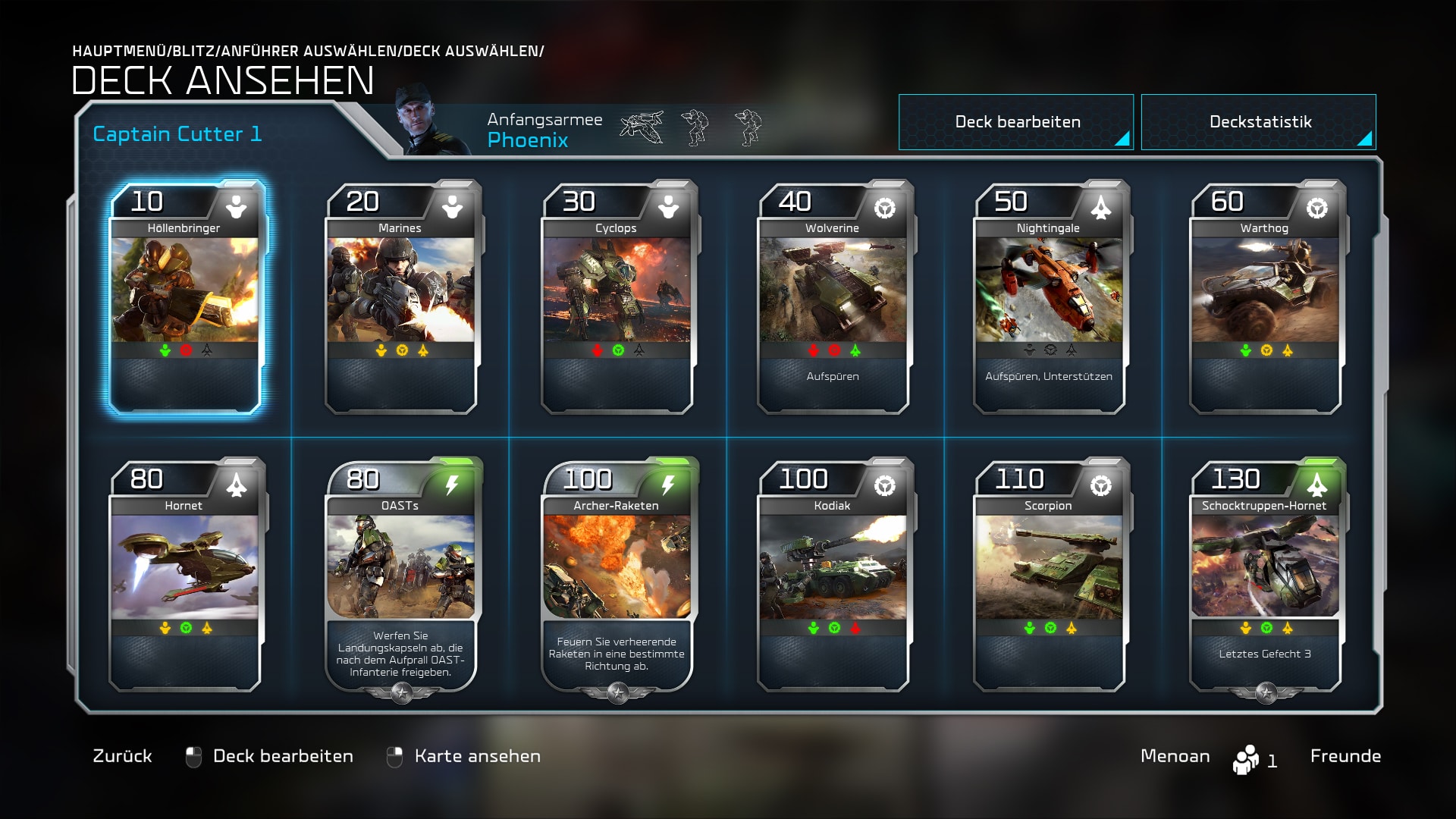Open the Freunde list
Image resolution: width=1456 pixels, height=819 pixels.
pos(1345,756)
